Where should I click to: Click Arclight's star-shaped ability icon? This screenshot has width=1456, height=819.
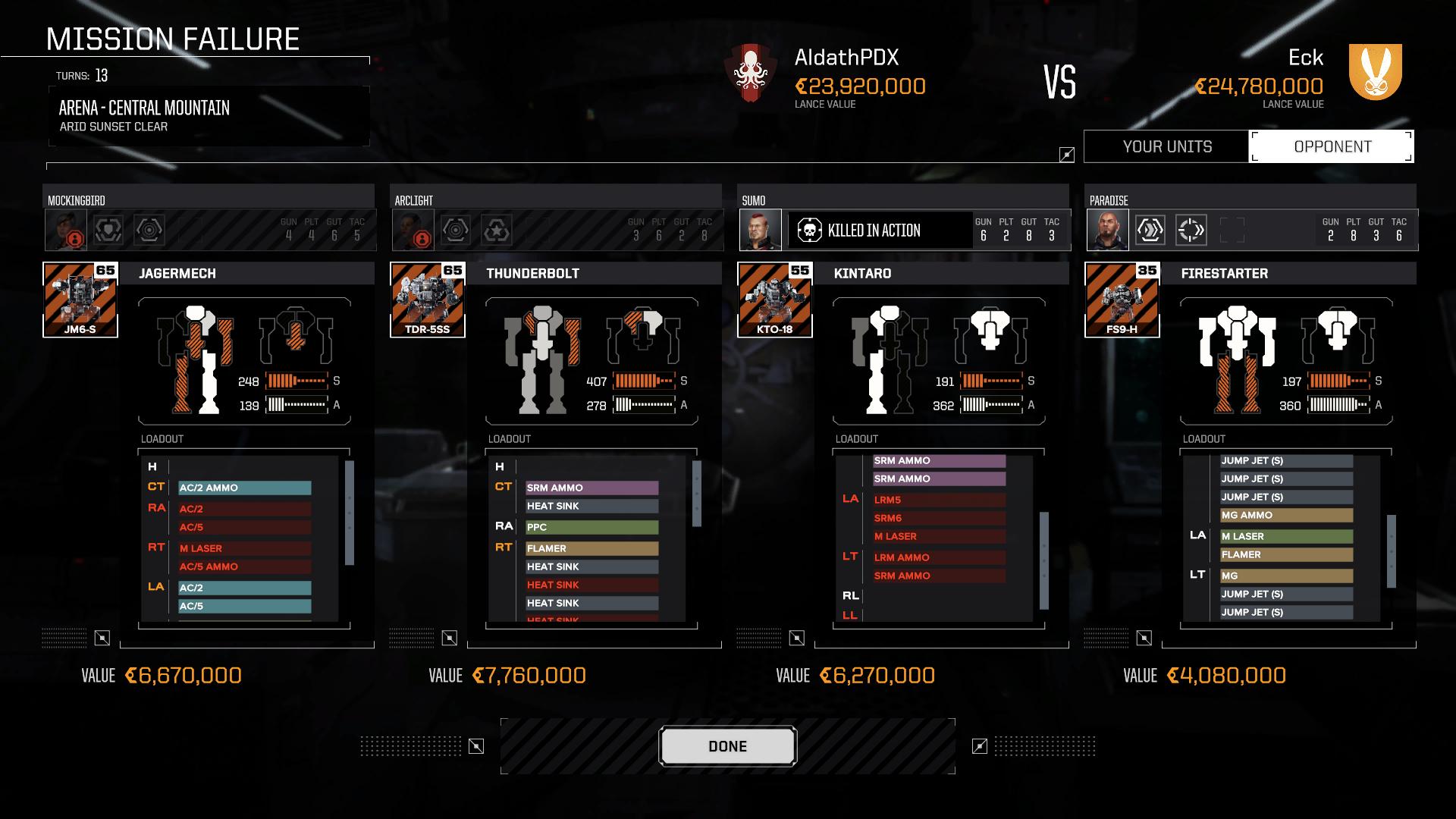click(497, 229)
